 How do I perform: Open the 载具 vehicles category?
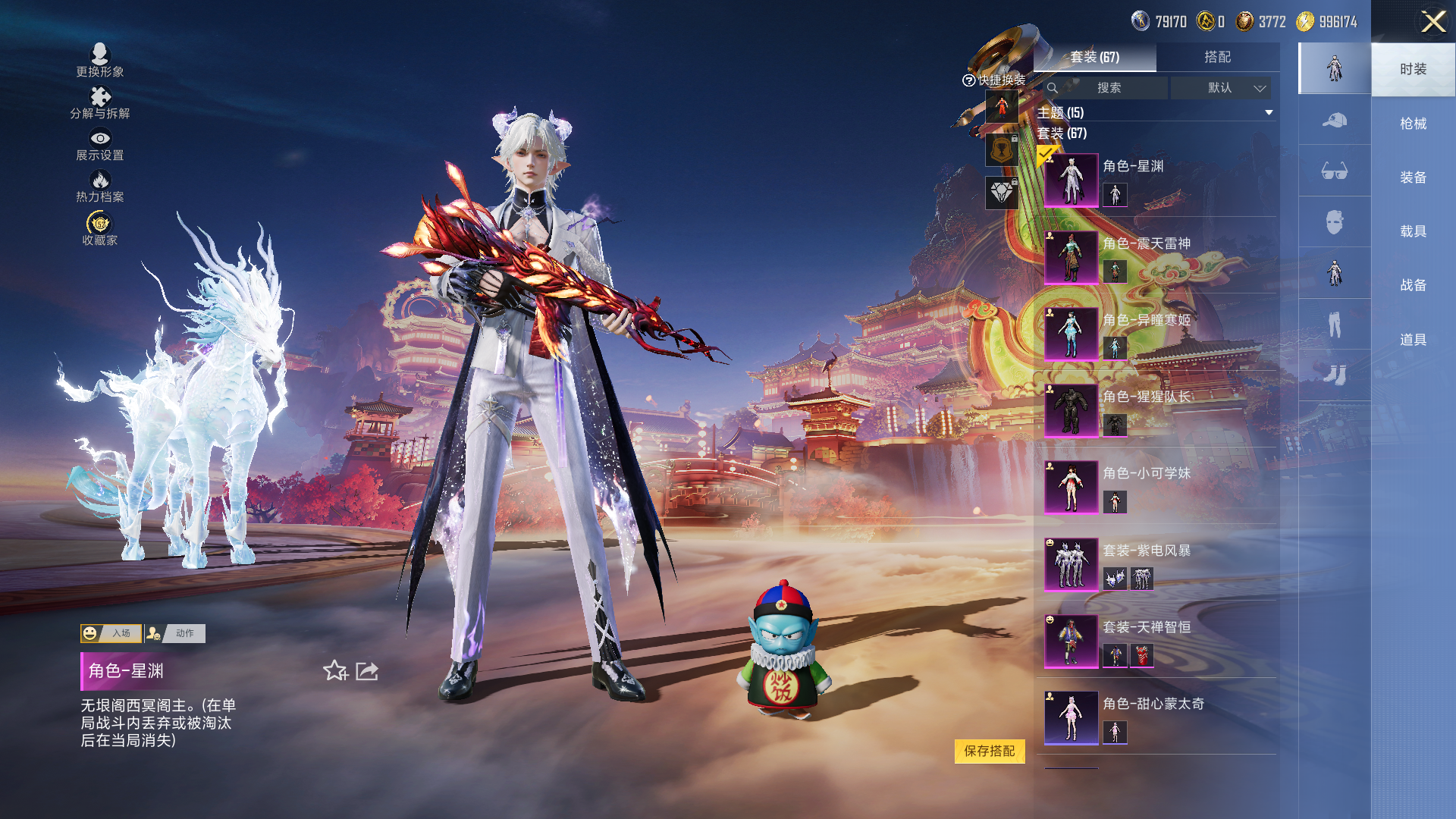tap(1413, 231)
